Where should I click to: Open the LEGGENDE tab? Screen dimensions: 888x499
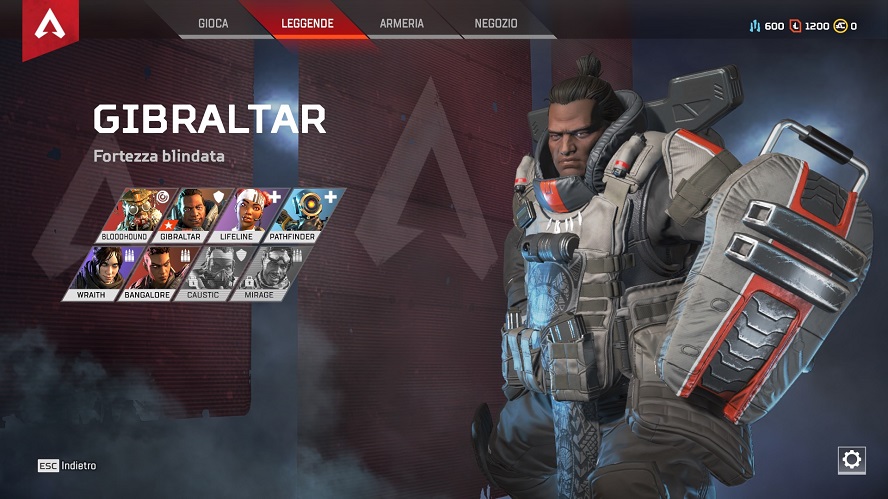[306, 23]
